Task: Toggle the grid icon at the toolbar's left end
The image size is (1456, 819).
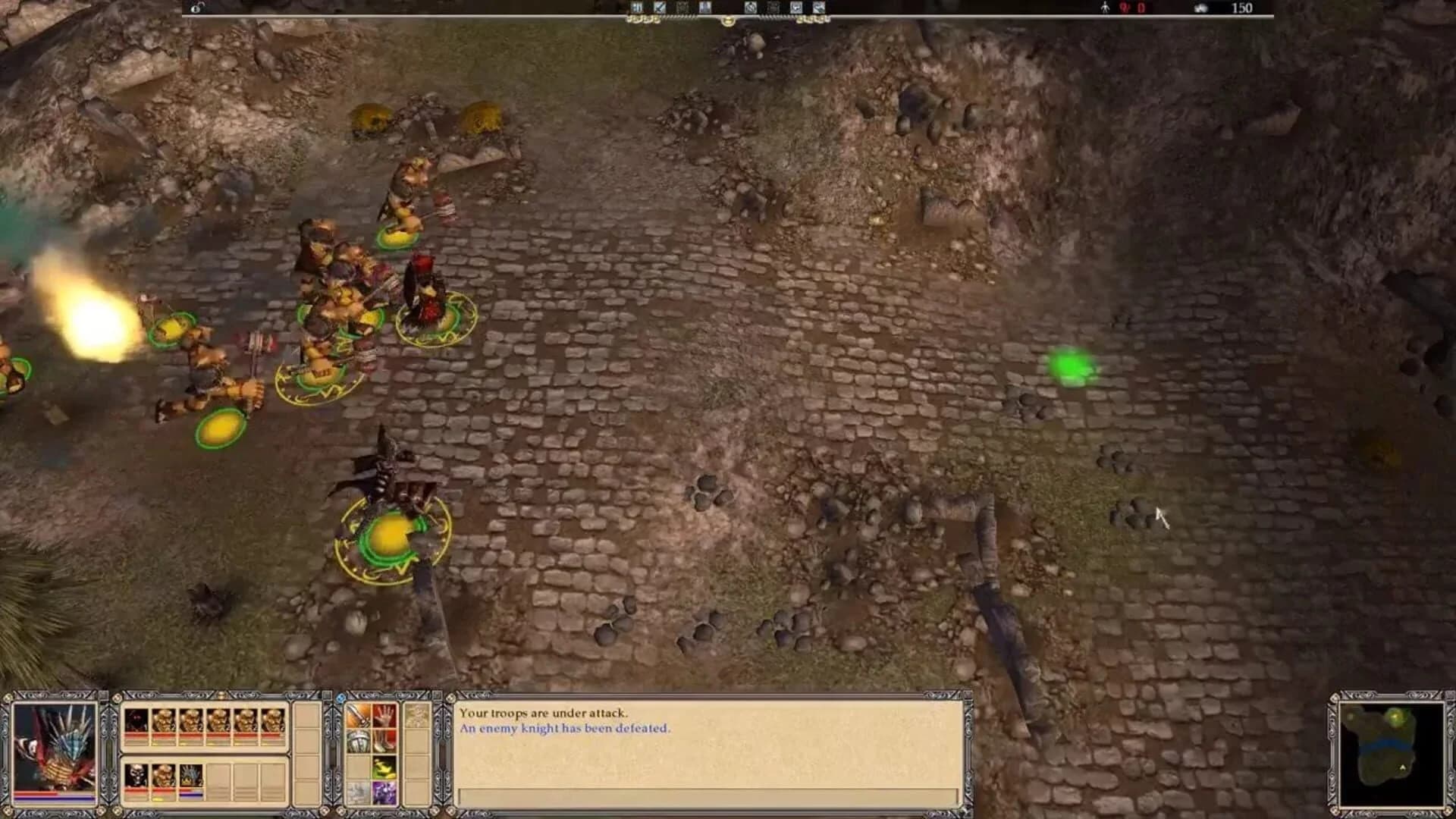Action: (x=637, y=8)
